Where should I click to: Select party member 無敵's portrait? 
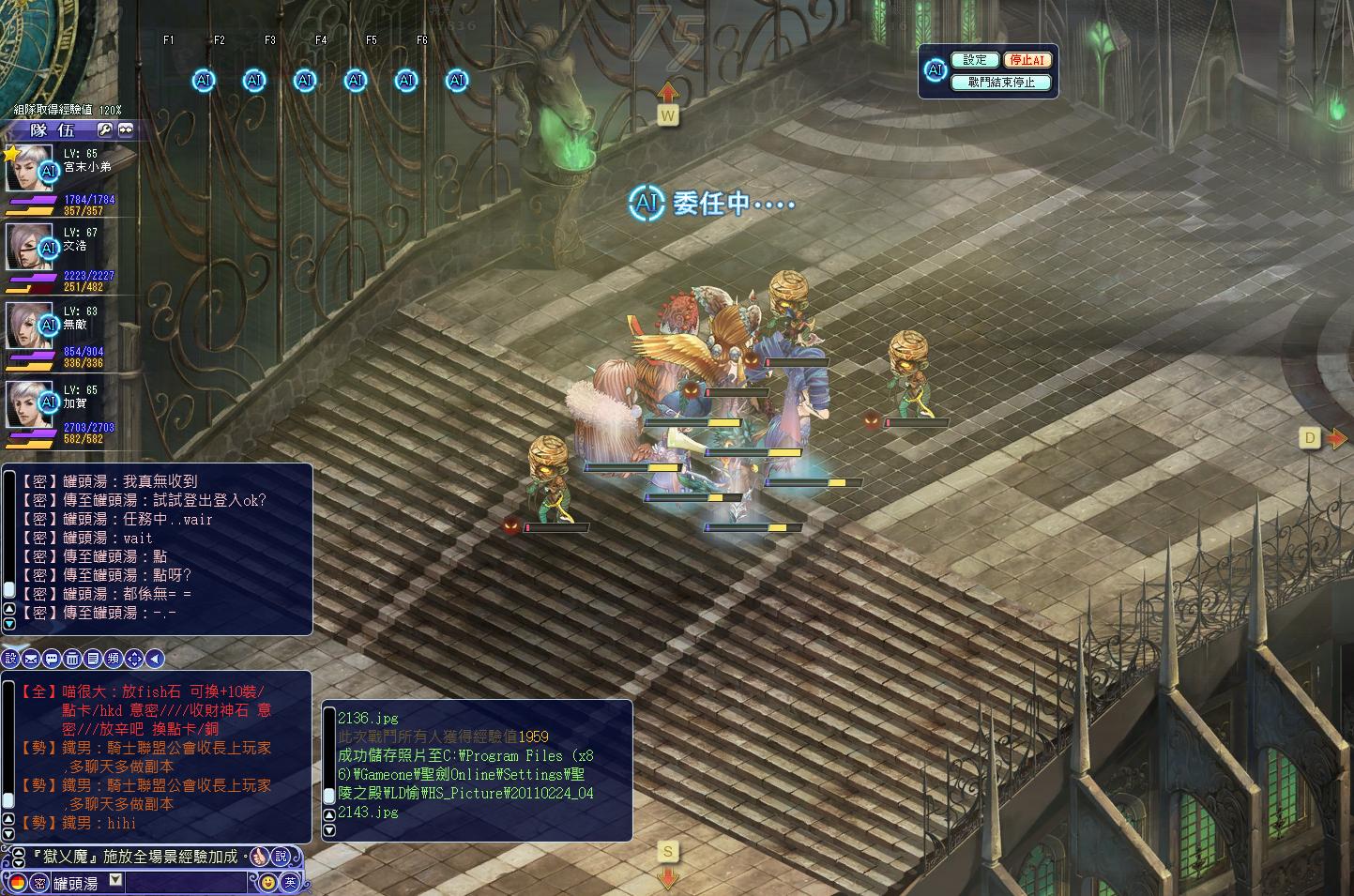pyautogui.click(x=28, y=327)
